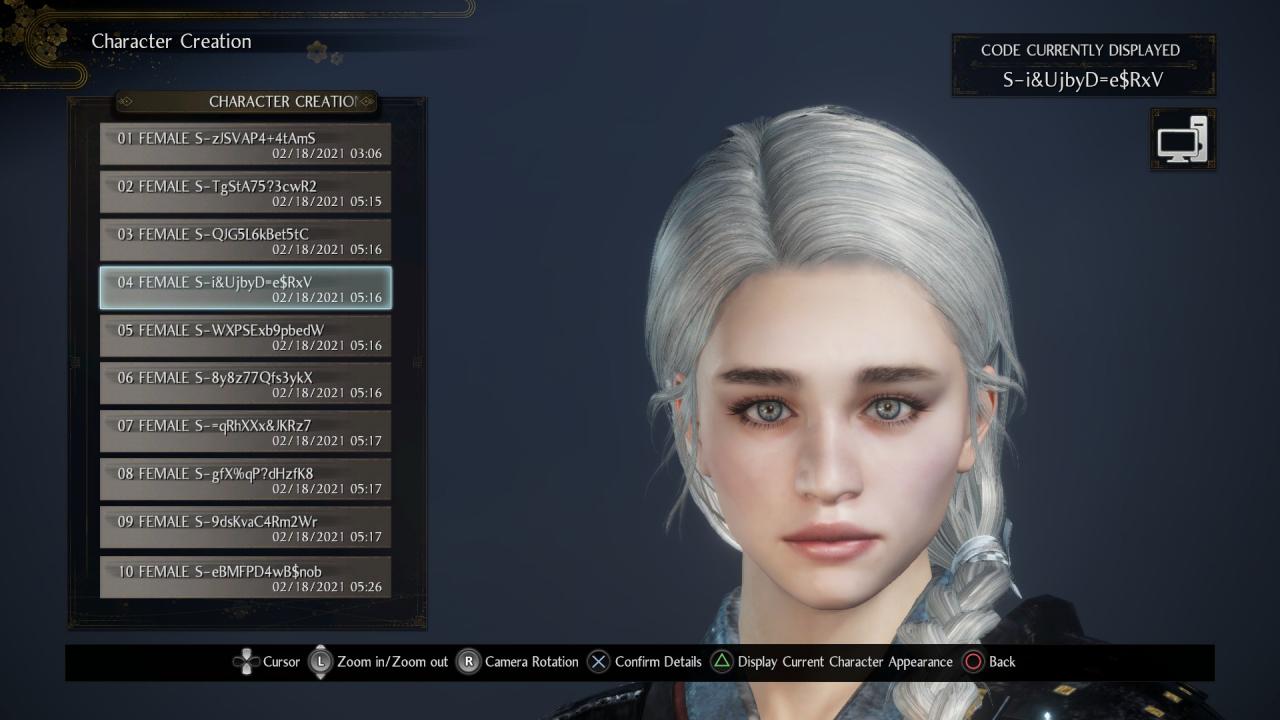Click the monitor and PC tower icon
Screen dimensions: 1280x720
pyautogui.click(x=1183, y=139)
